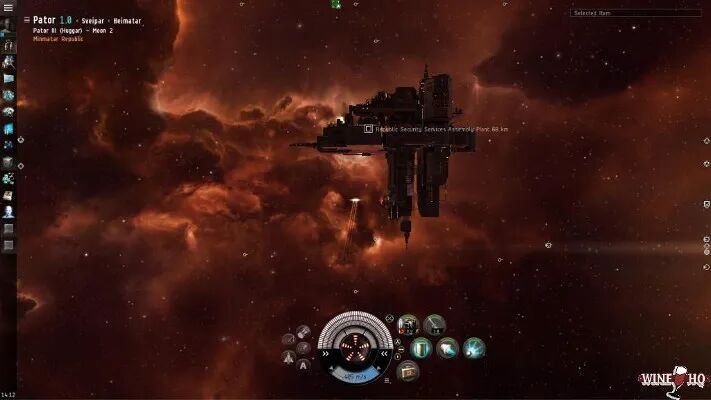This screenshot has width=711, height=400.
Task: Open the folder icon in the sidebar
Action: (x=8, y=78)
